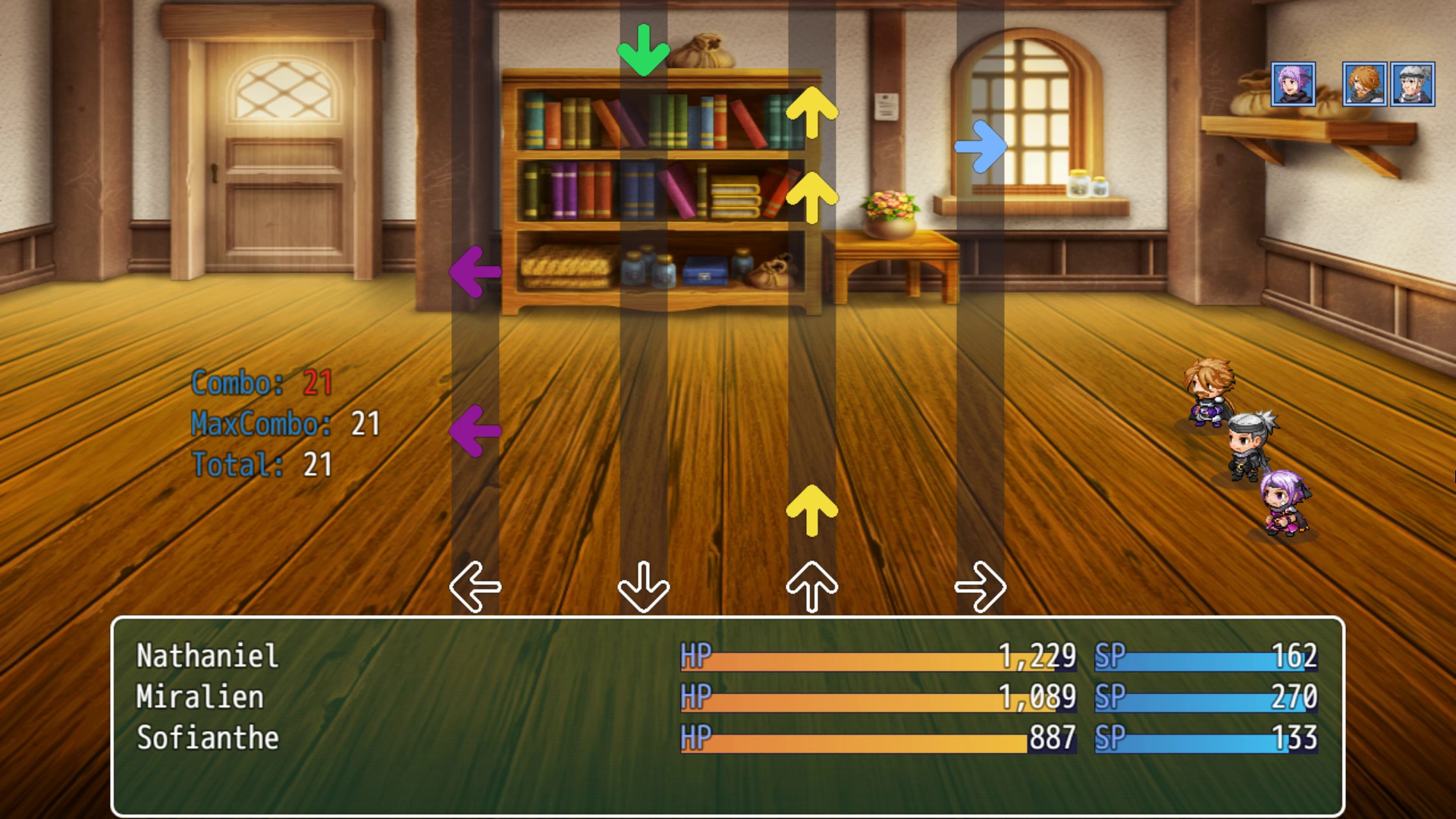
Task: Select the Total: 21 score text
Action: (x=258, y=466)
